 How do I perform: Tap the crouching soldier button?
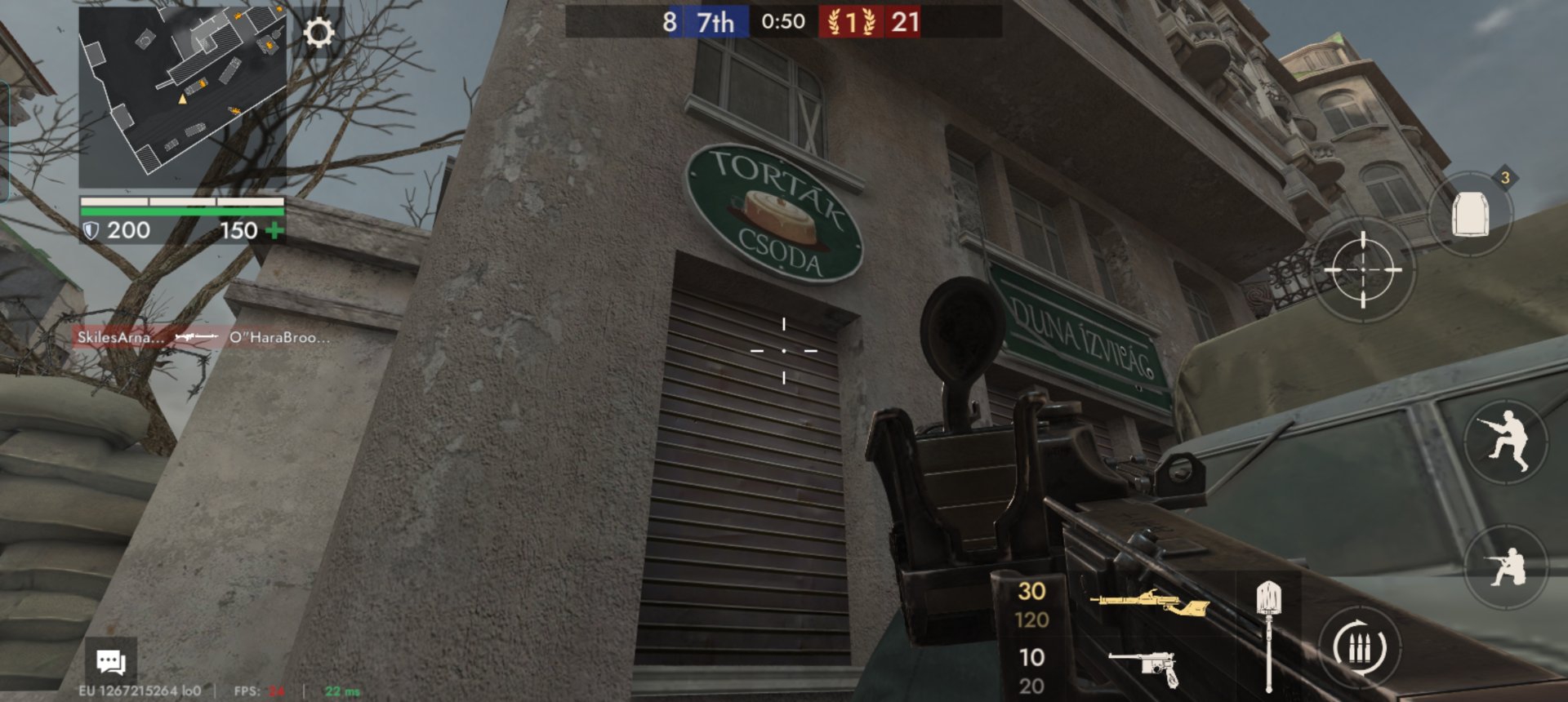pyautogui.click(x=1505, y=566)
